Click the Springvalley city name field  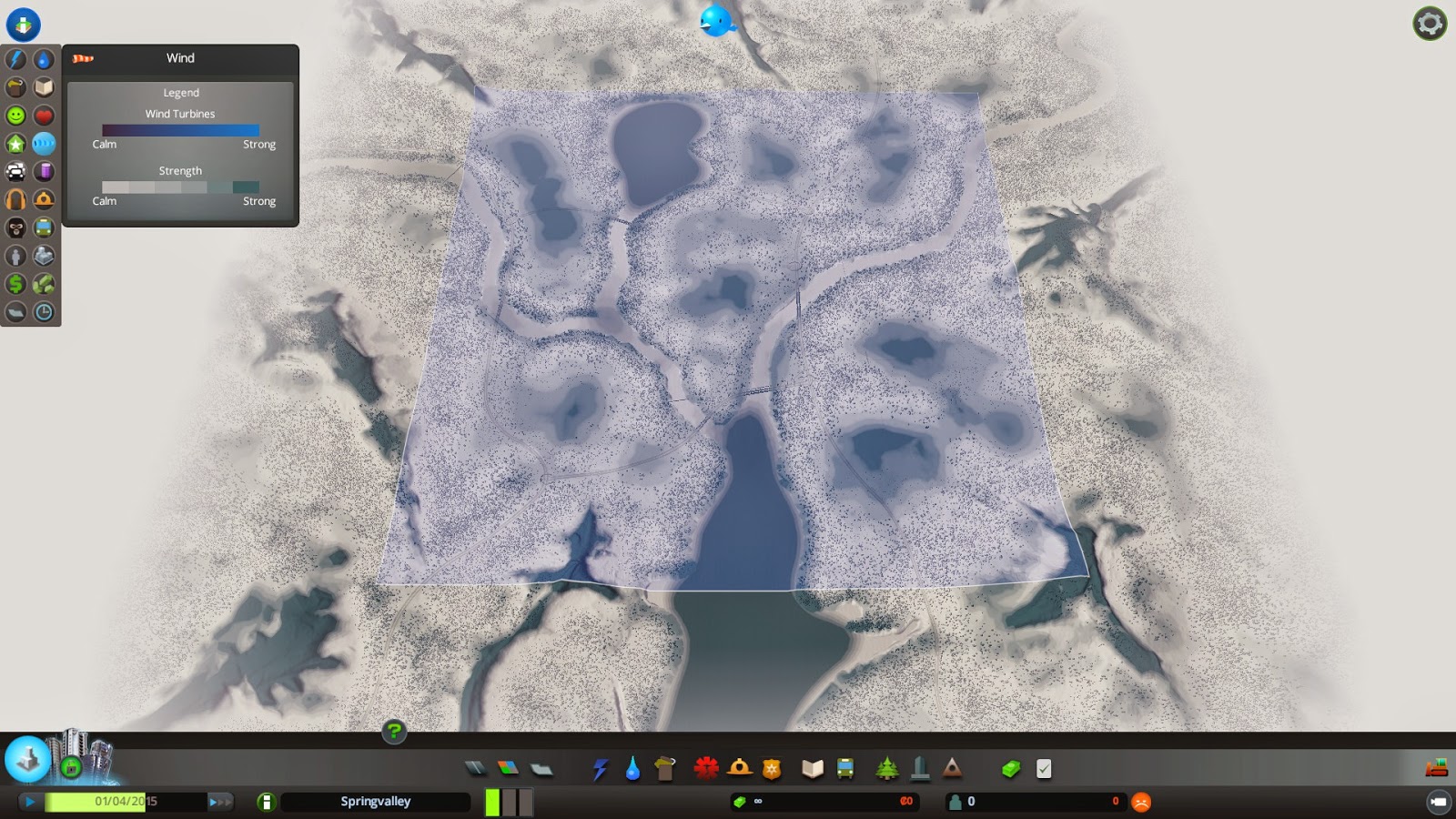coord(374,802)
